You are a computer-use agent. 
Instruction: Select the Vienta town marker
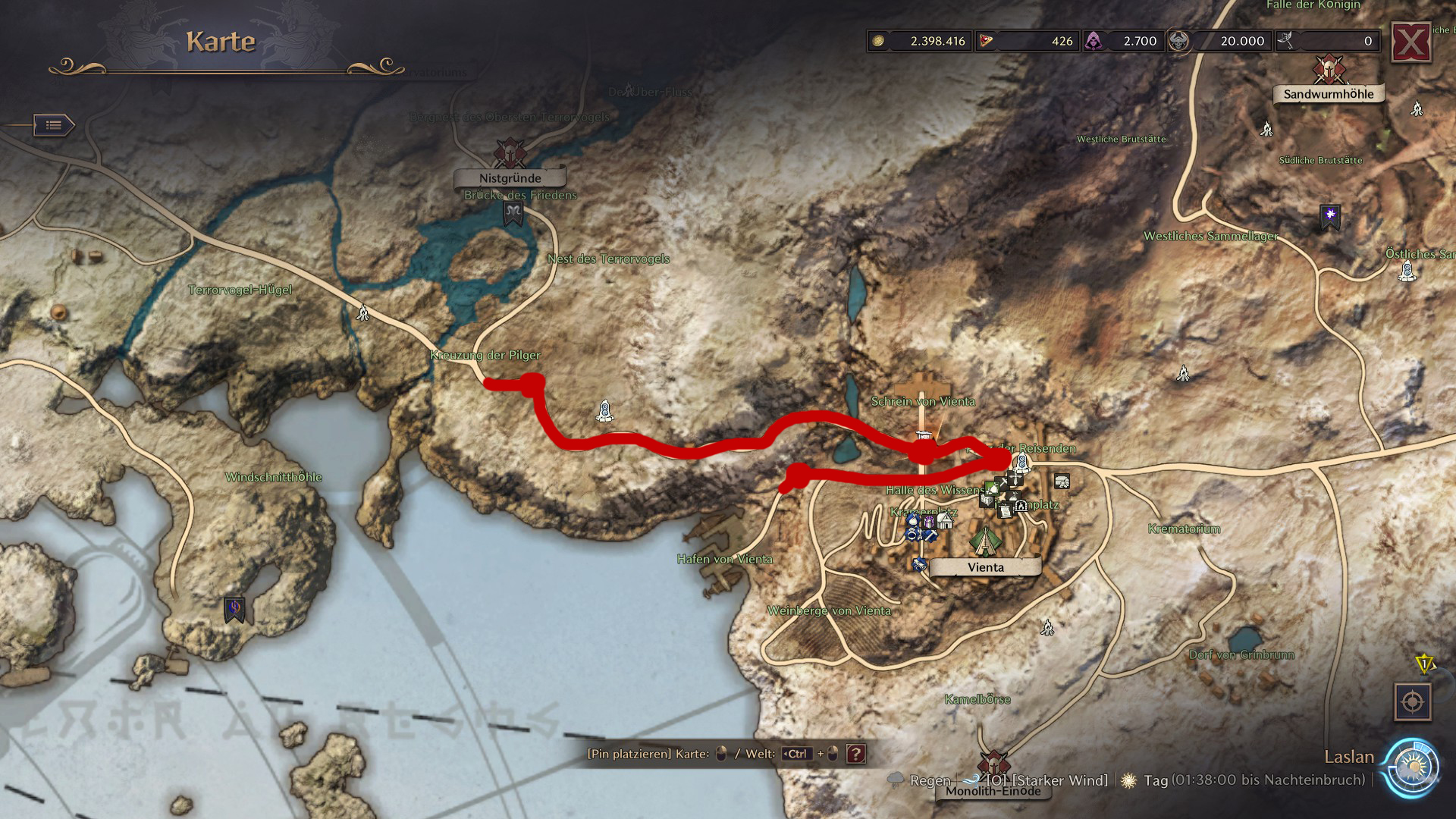pos(985,541)
